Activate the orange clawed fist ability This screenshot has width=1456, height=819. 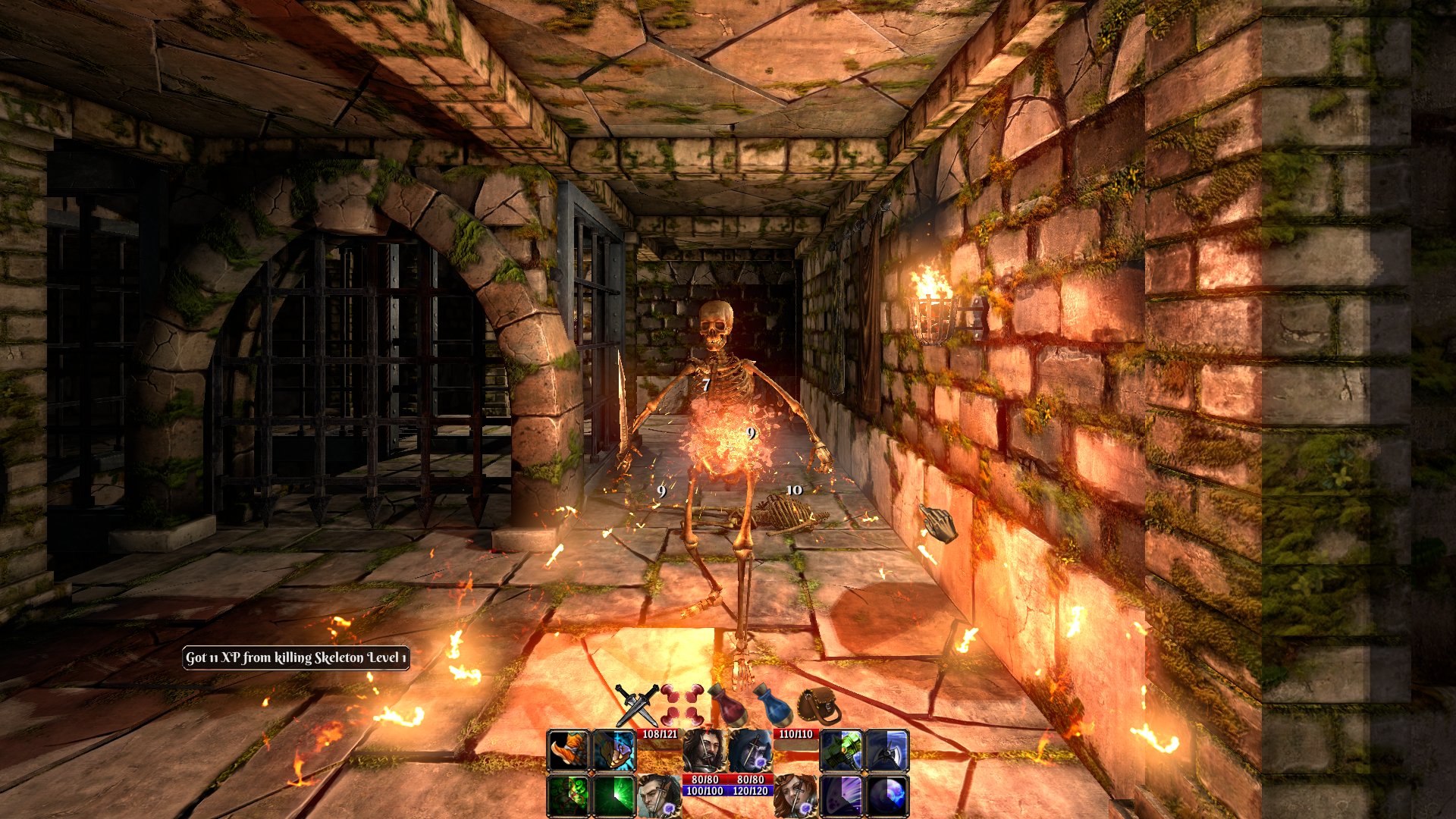[x=568, y=750]
